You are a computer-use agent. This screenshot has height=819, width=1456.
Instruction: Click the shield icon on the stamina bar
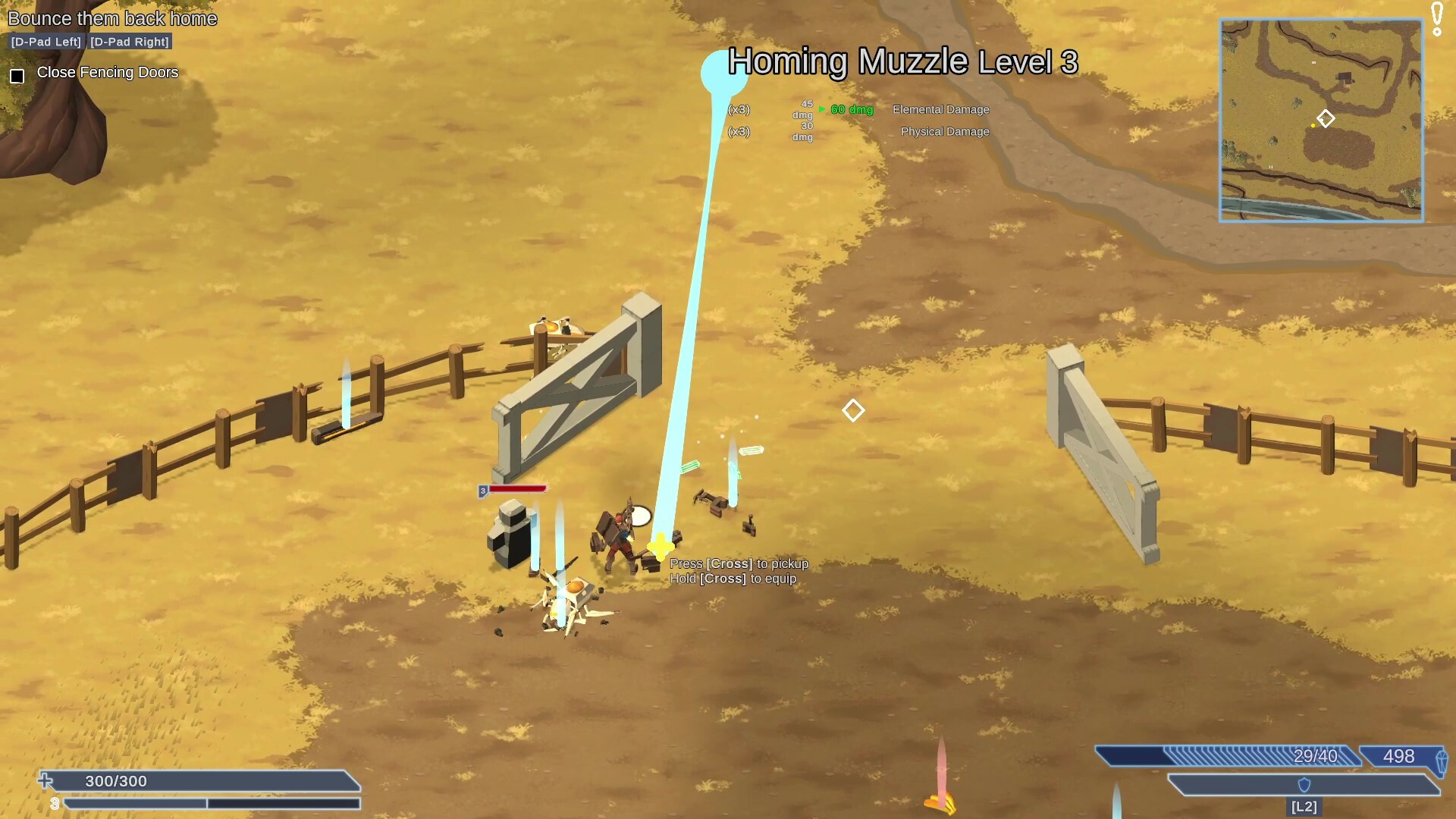tap(1305, 786)
